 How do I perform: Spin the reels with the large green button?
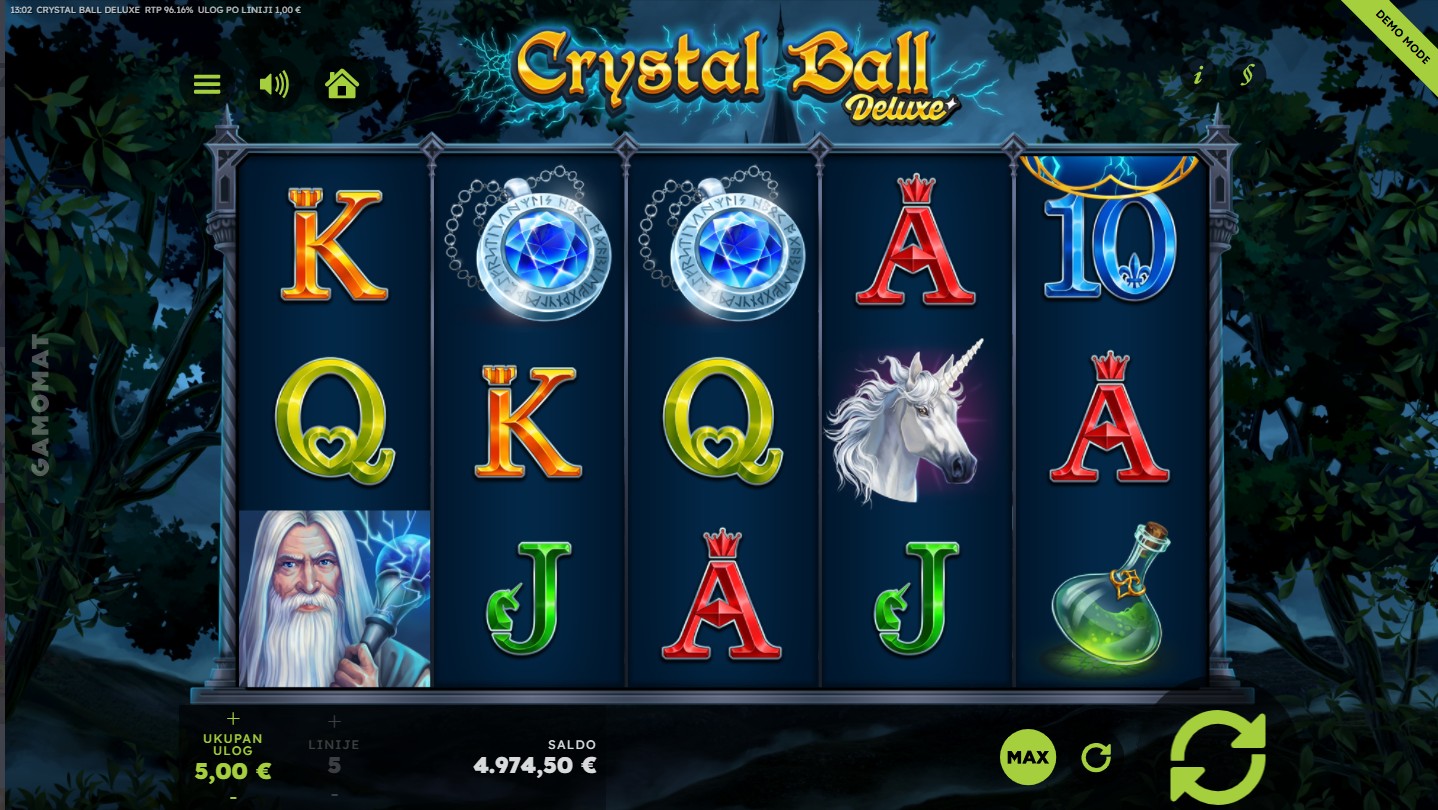pos(1217,757)
